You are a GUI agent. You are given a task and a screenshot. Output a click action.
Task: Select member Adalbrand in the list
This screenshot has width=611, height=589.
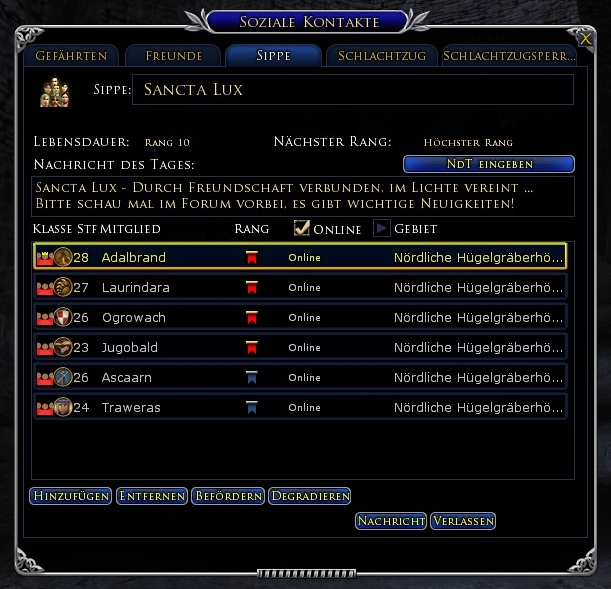134,258
